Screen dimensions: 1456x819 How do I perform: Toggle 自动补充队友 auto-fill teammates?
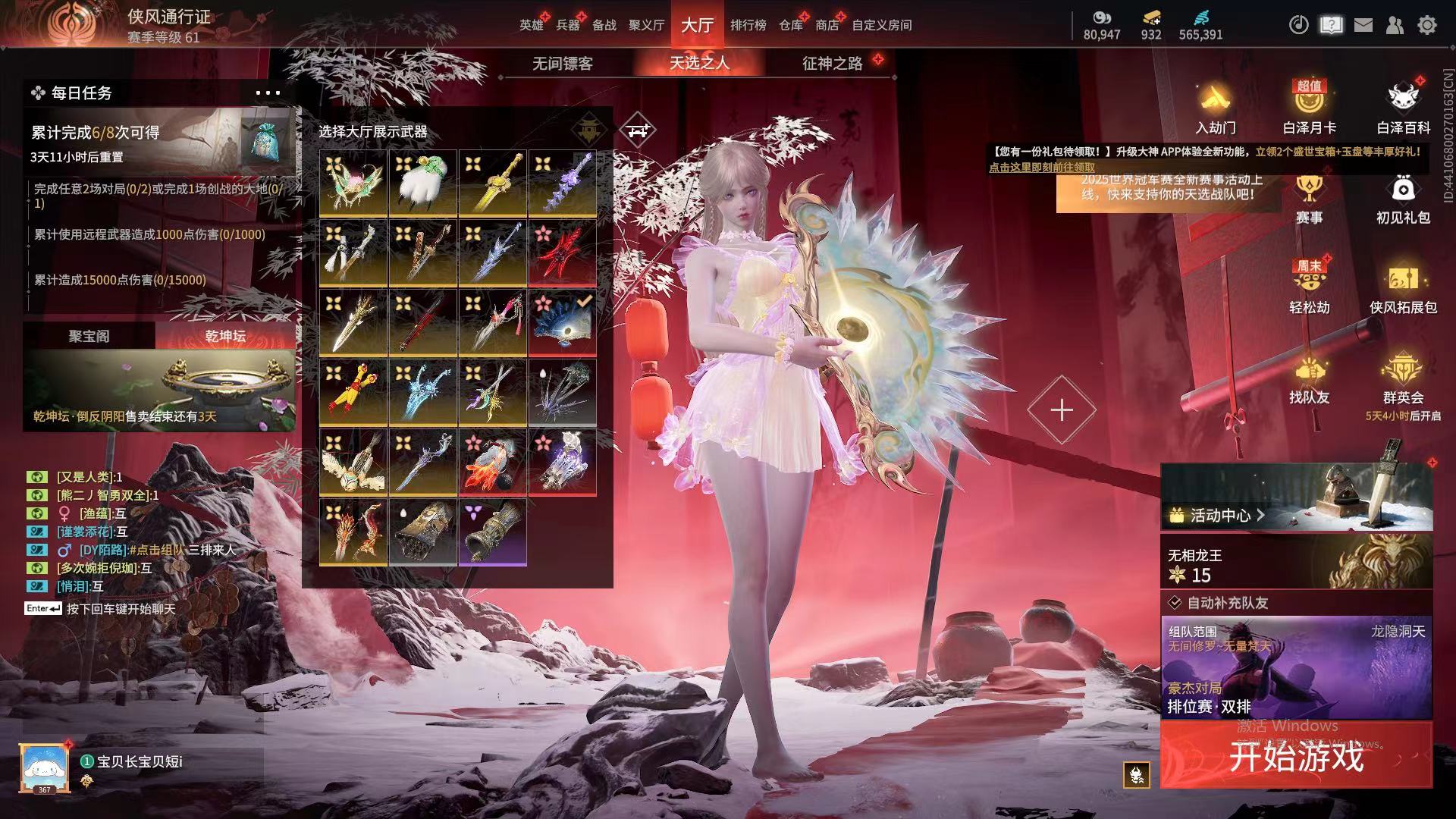1175,603
